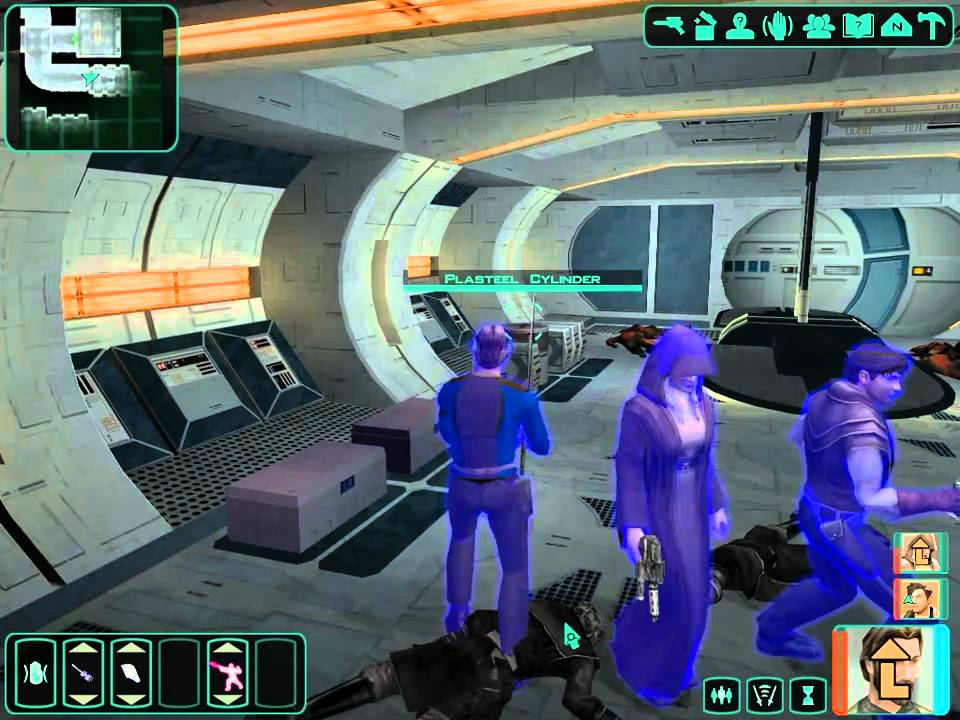Open the options hammer icon

931,26
